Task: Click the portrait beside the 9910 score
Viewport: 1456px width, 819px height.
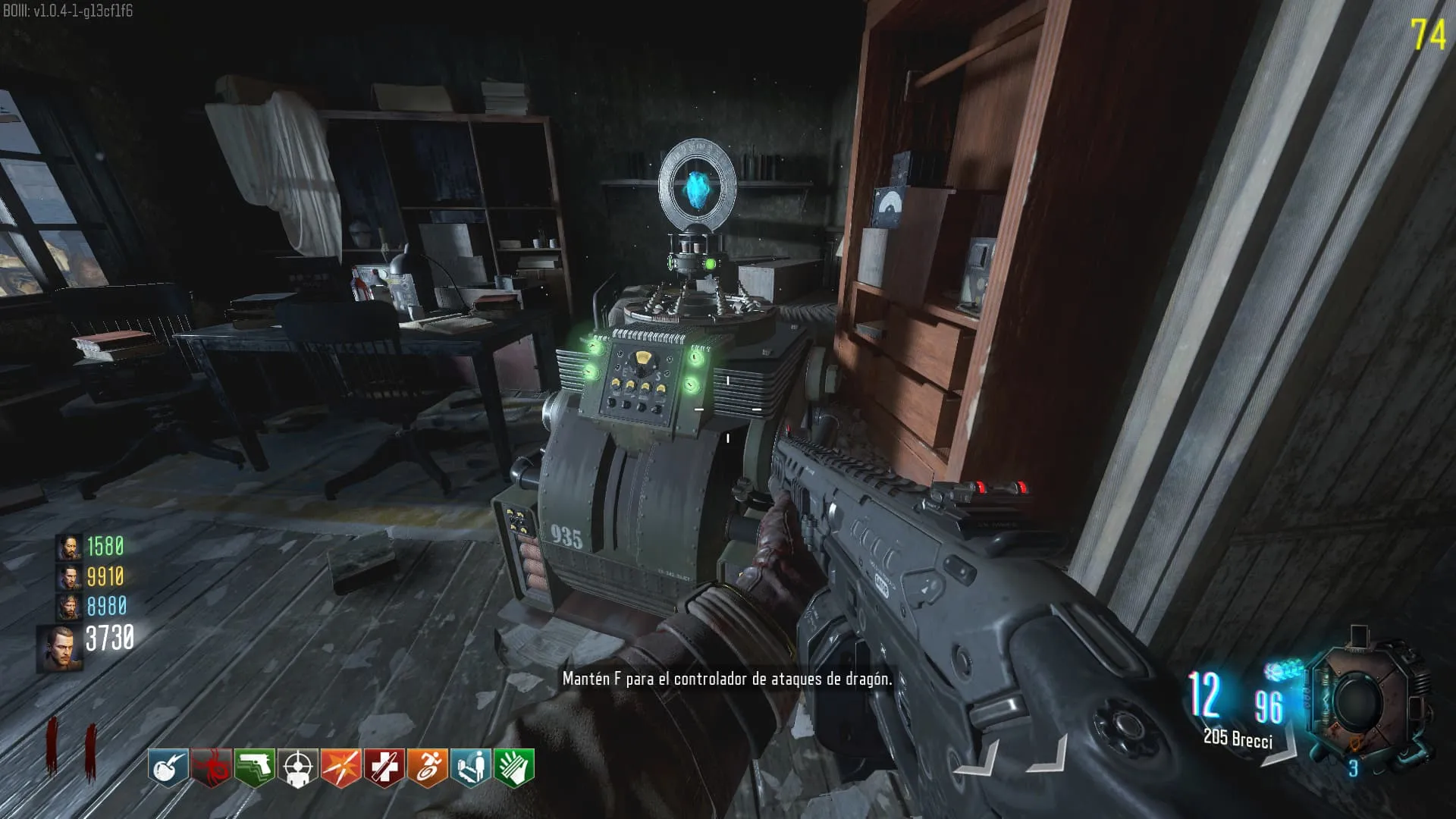Action: tap(69, 578)
